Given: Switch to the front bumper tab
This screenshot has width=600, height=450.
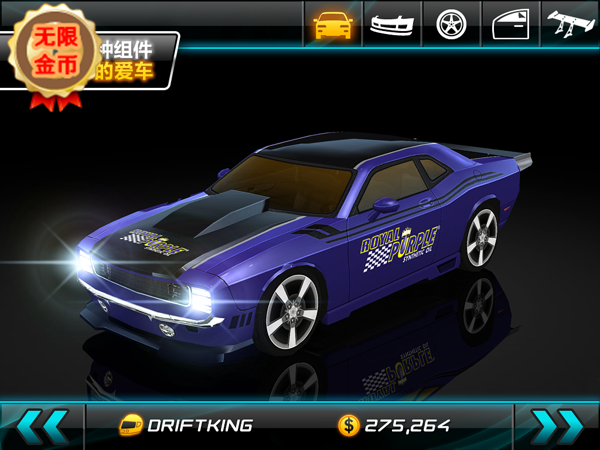Looking at the screenshot, I should 393,24.
